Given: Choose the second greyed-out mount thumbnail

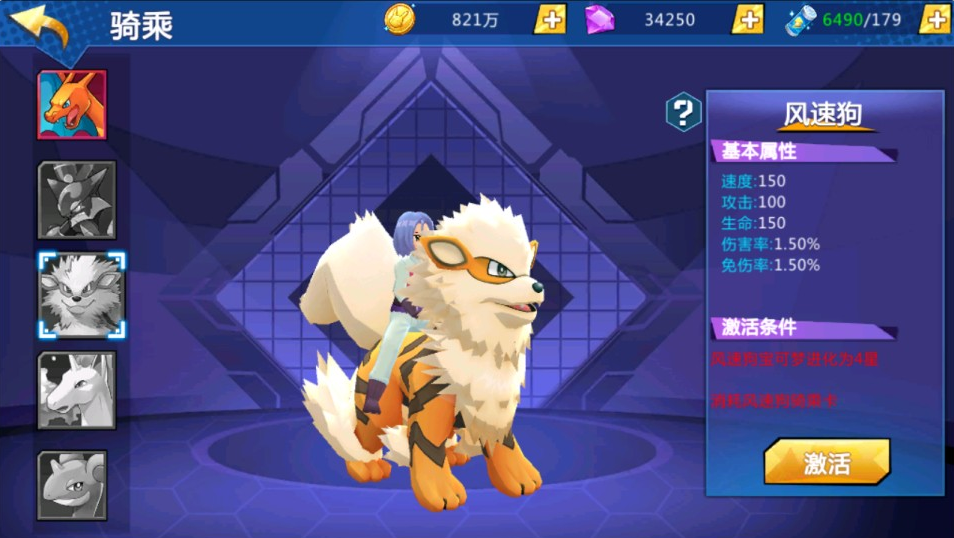Looking at the screenshot, I should pos(77,199).
